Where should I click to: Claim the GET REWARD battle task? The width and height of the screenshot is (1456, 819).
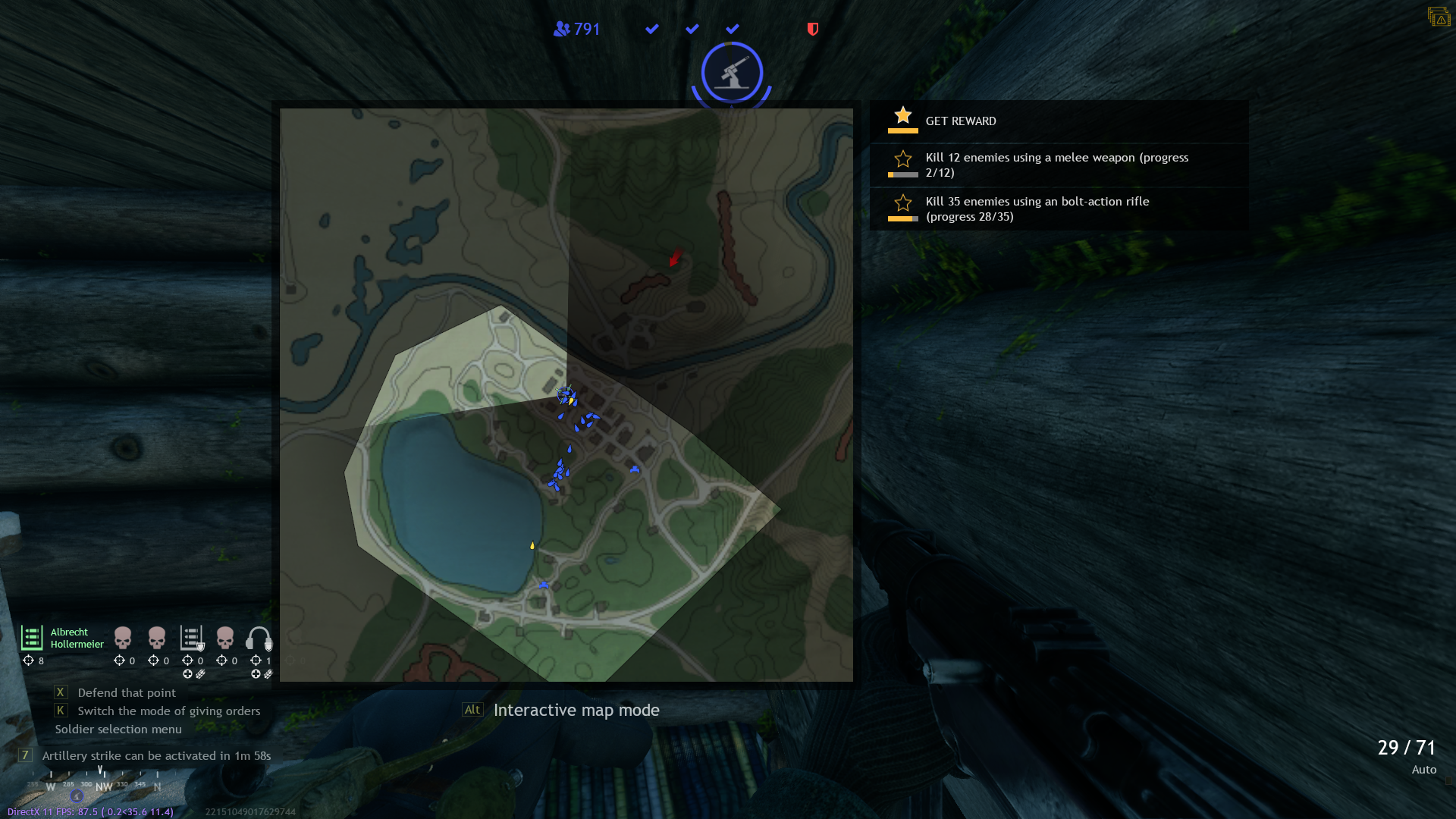[960, 121]
